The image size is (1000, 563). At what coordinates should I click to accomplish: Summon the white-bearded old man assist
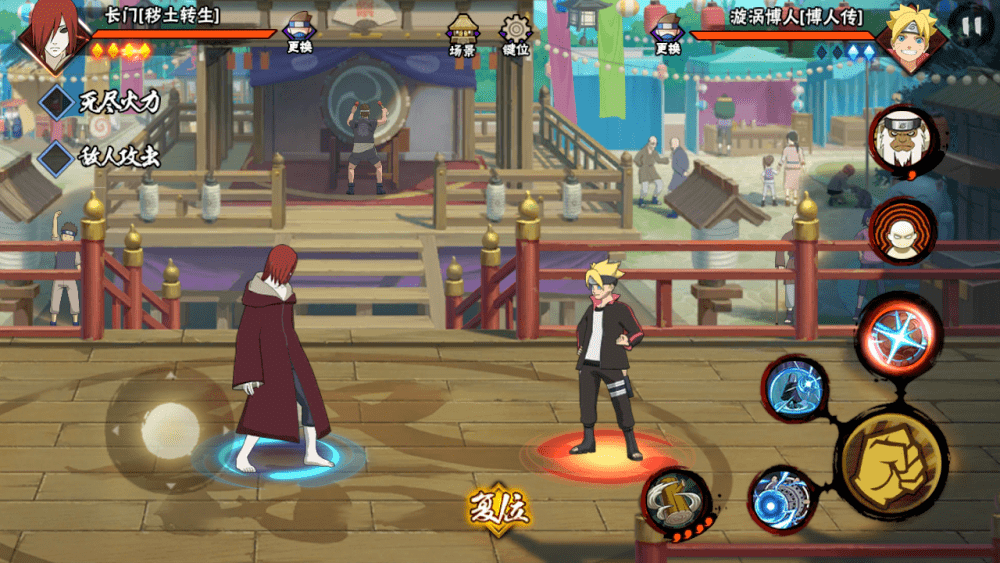pyautogui.click(x=902, y=140)
